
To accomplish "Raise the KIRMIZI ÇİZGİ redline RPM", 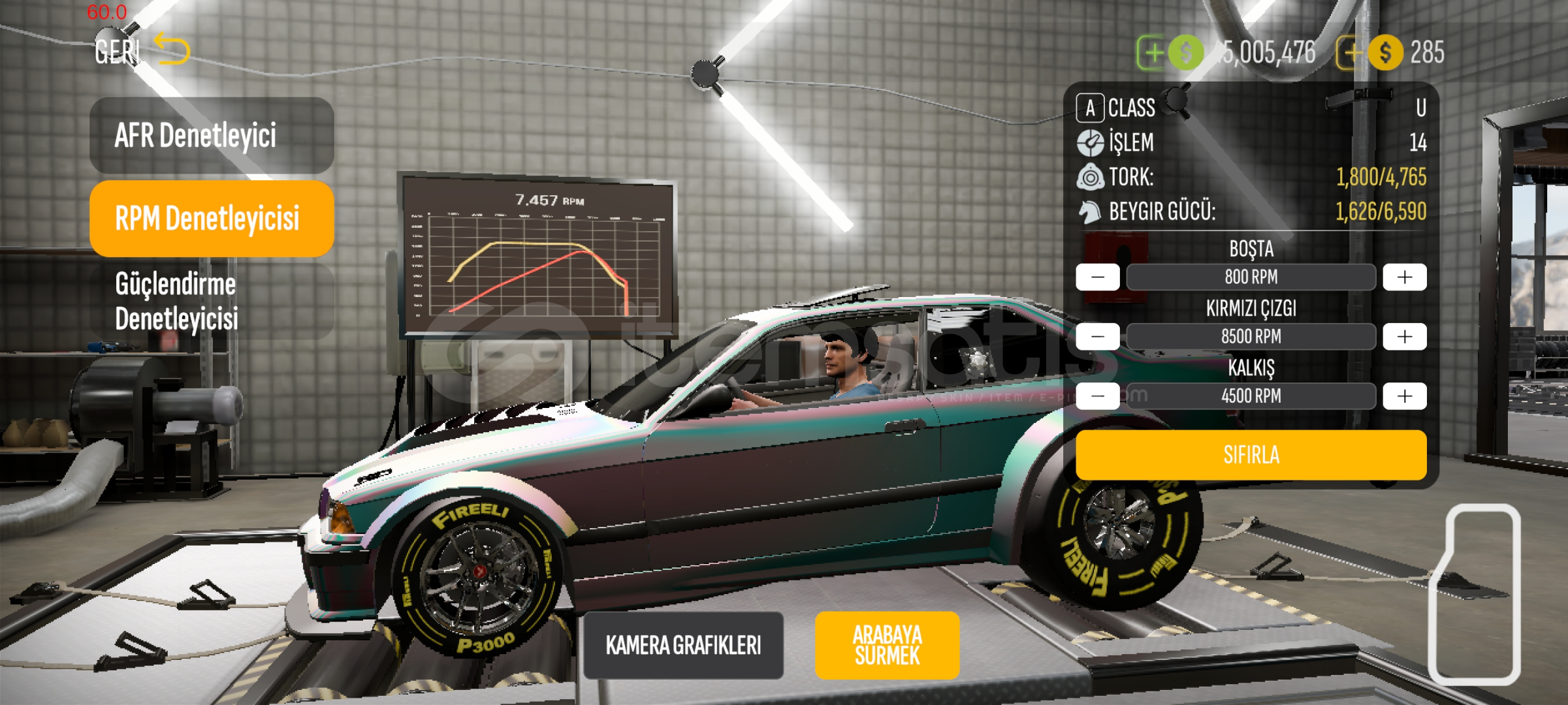I will pos(1404,337).
